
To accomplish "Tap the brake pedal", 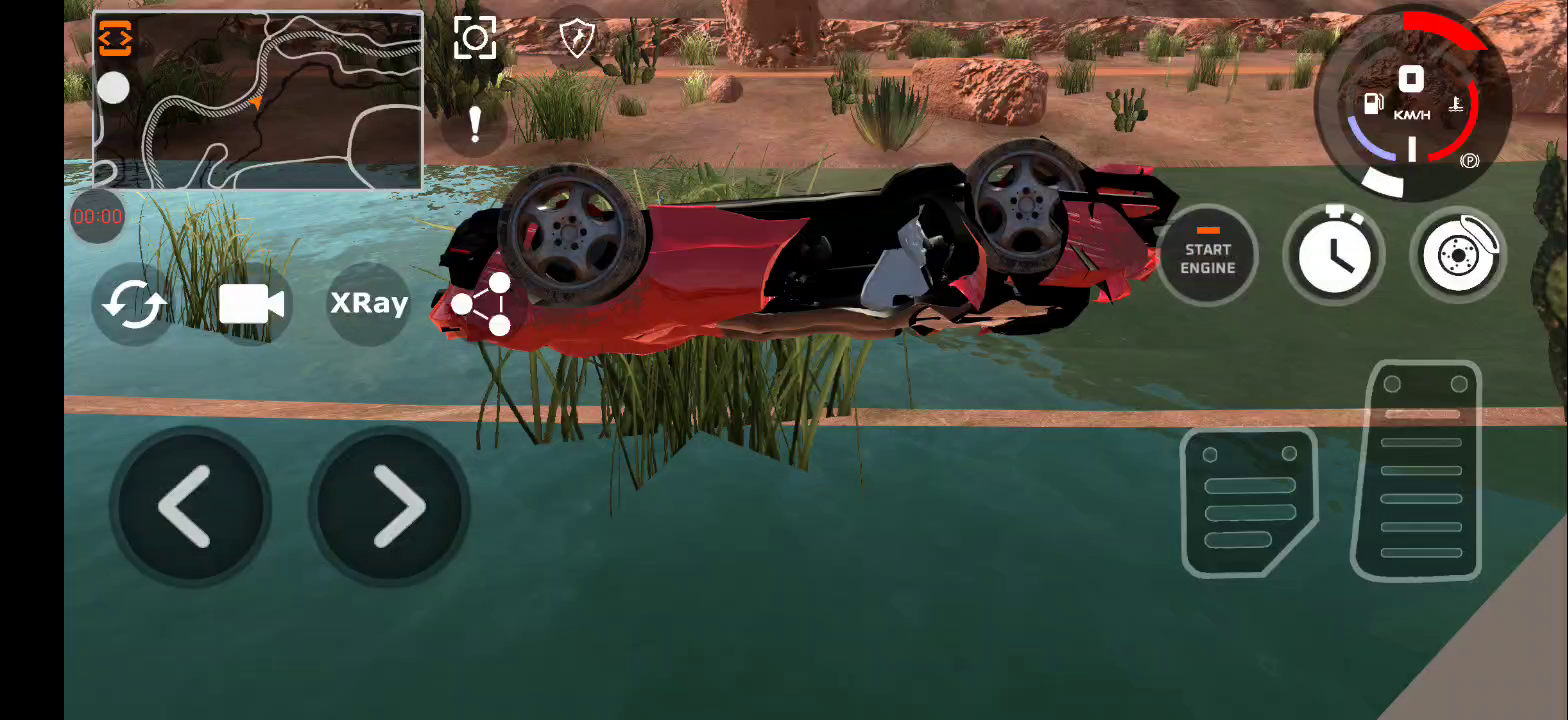I will click(1248, 503).
